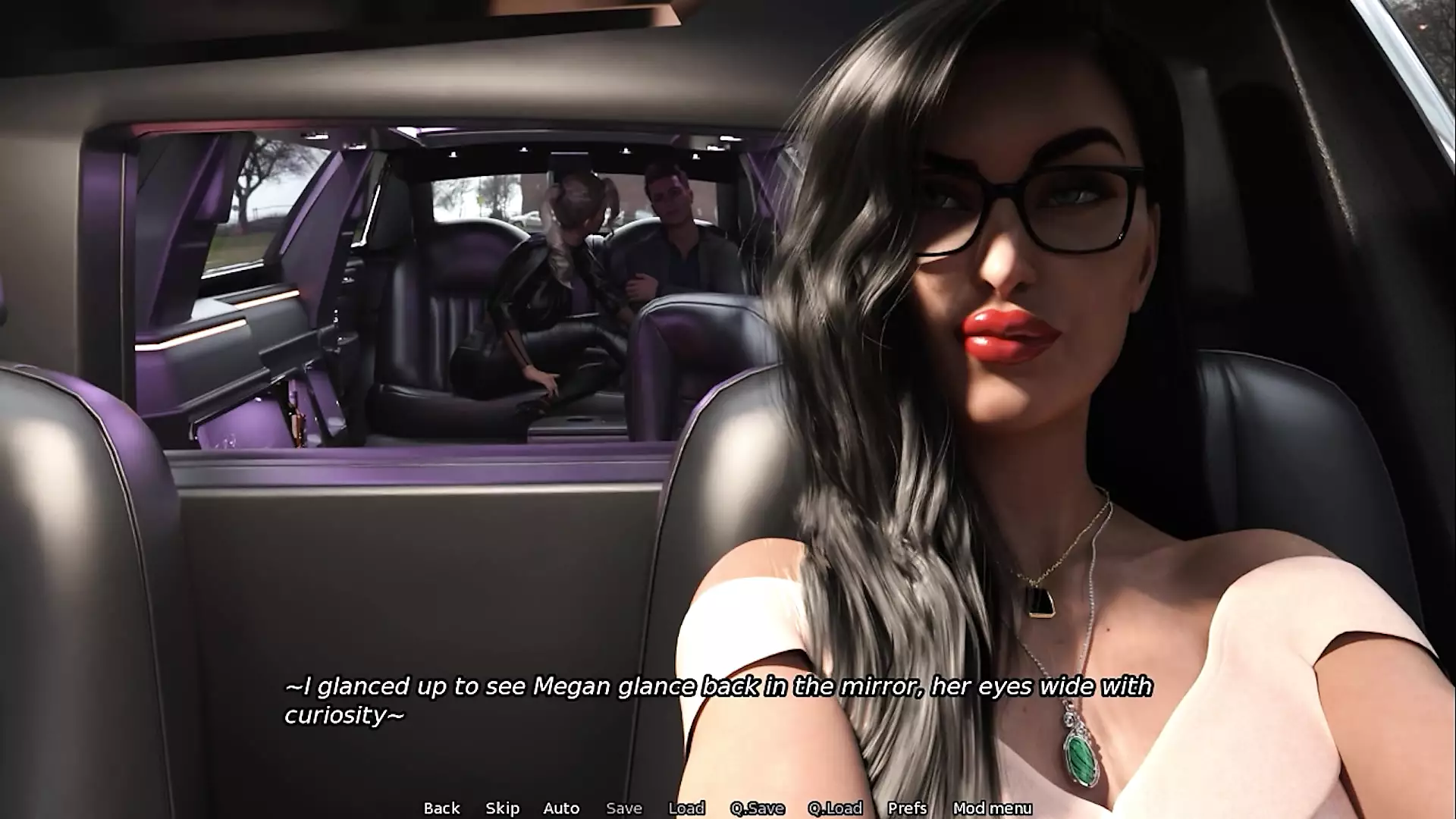The image size is (1456, 819).
Task: Click Prefs to adjust game preferences
Action: click(x=908, y=808)
